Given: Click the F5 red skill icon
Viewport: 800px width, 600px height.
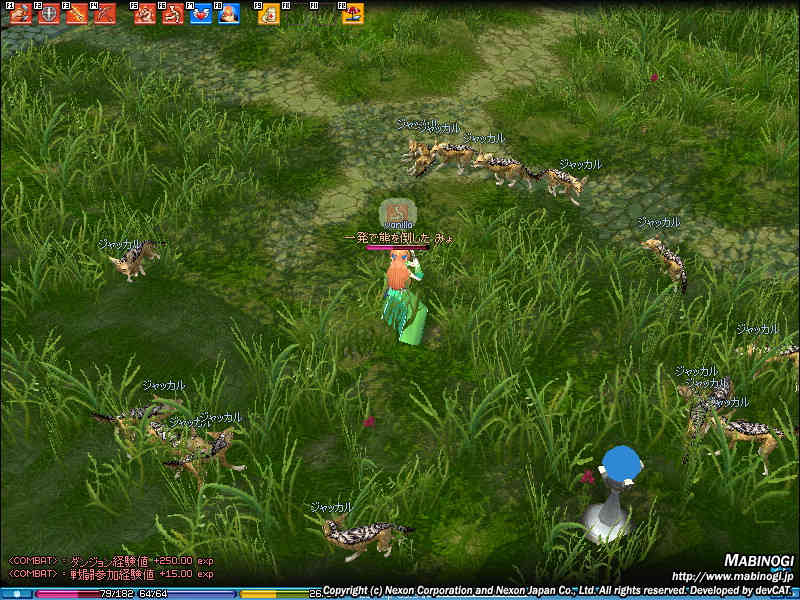Looking at the screenshot, I should pyautogui.click(x=145, y=13).
